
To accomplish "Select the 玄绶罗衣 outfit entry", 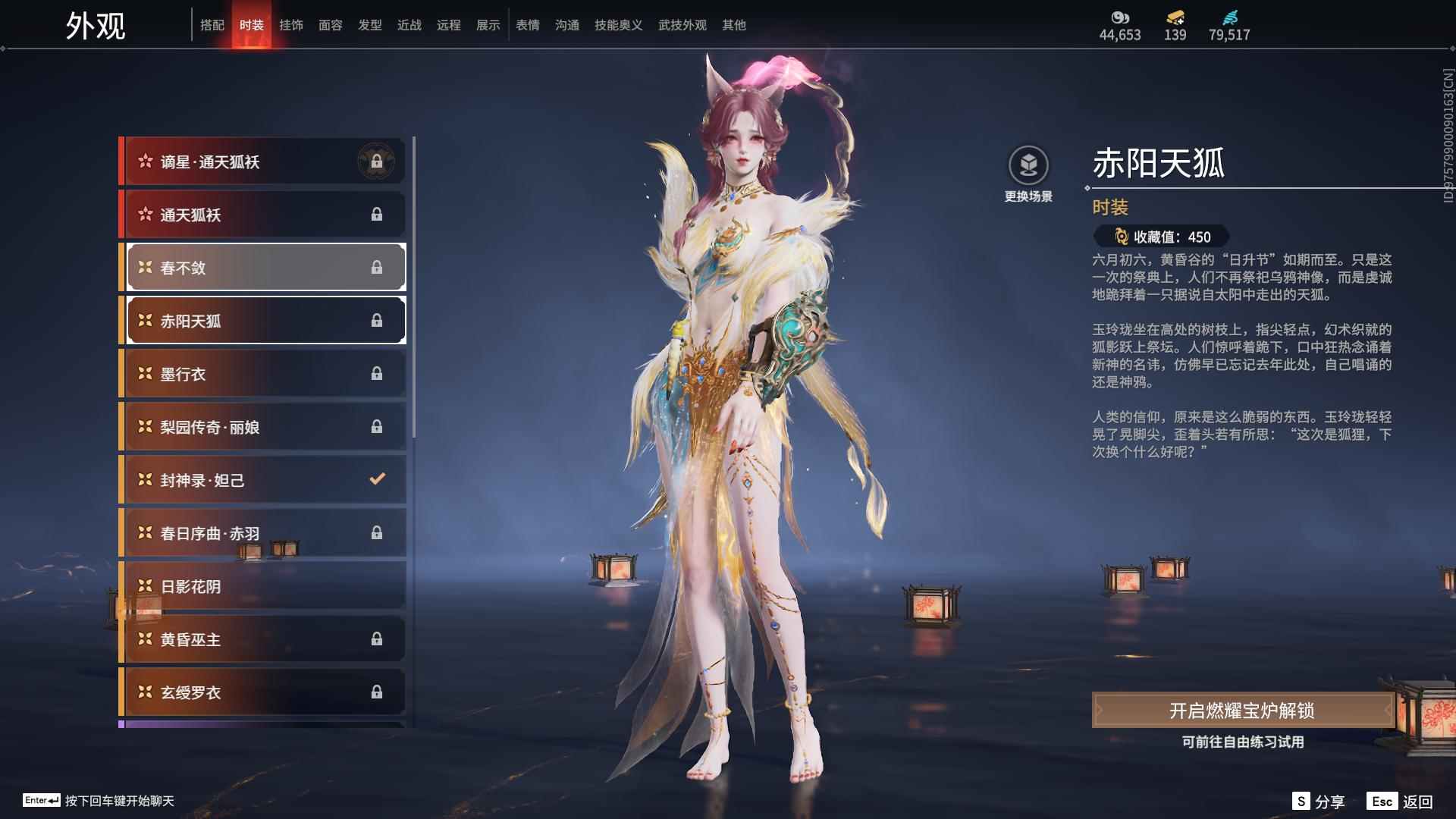I will coord(250,692).
